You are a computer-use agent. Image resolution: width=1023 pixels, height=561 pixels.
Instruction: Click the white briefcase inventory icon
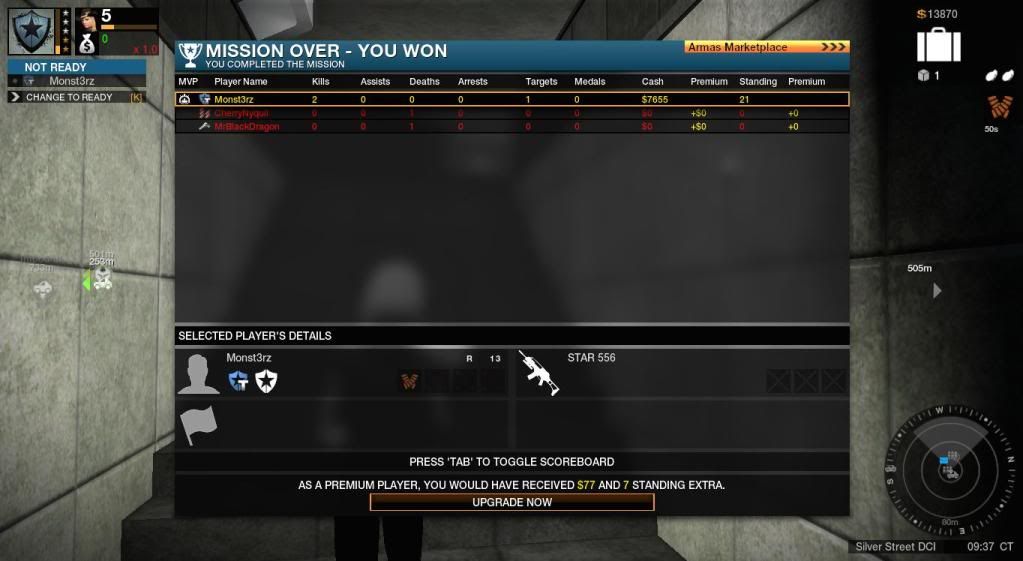click(x=938, y=46)
